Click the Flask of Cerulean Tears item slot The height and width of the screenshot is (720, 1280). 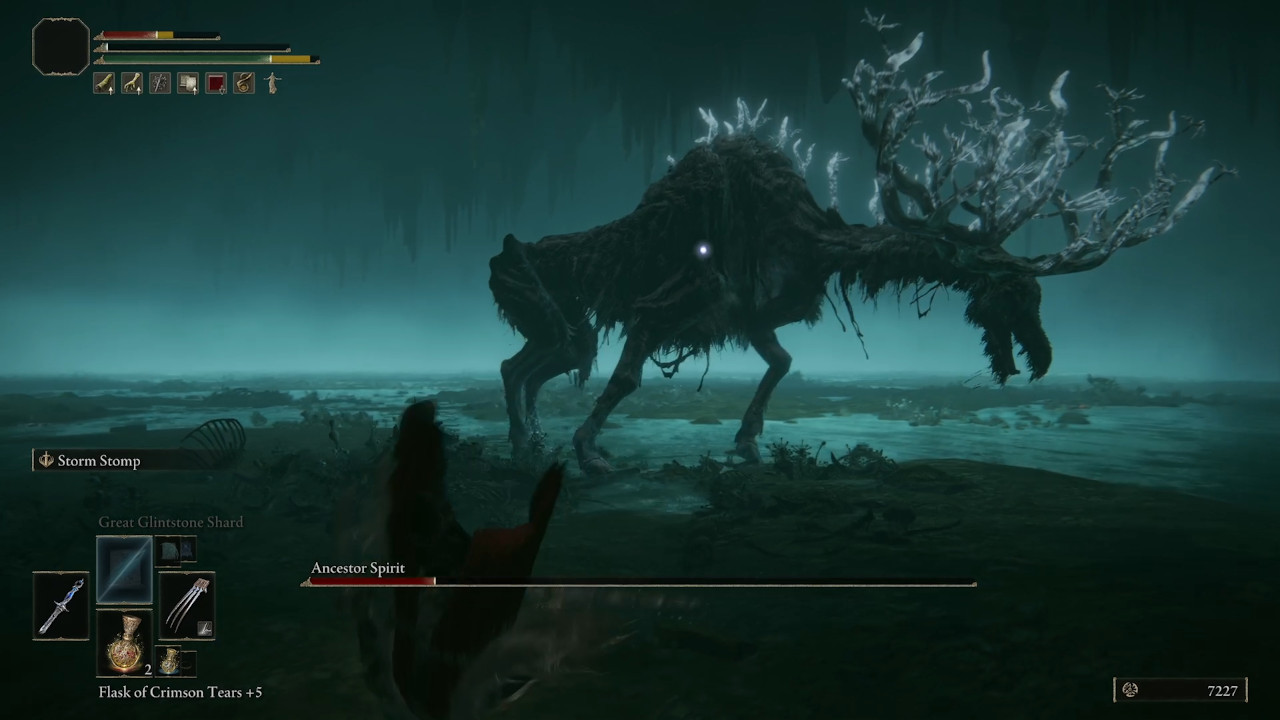click(x=171, y=661)
